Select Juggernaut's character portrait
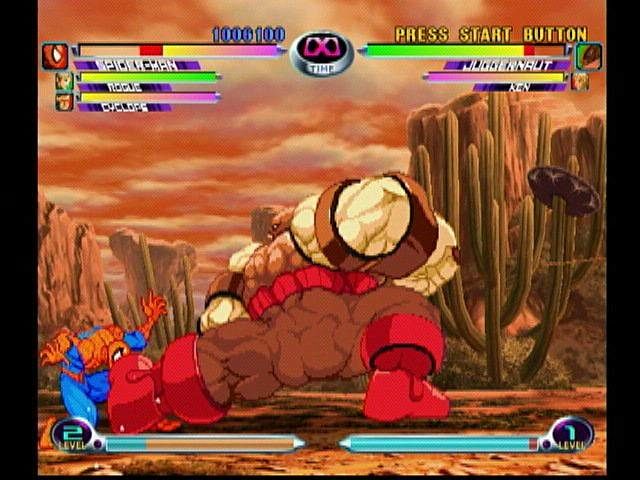The image size is (640, 480). 588,54
